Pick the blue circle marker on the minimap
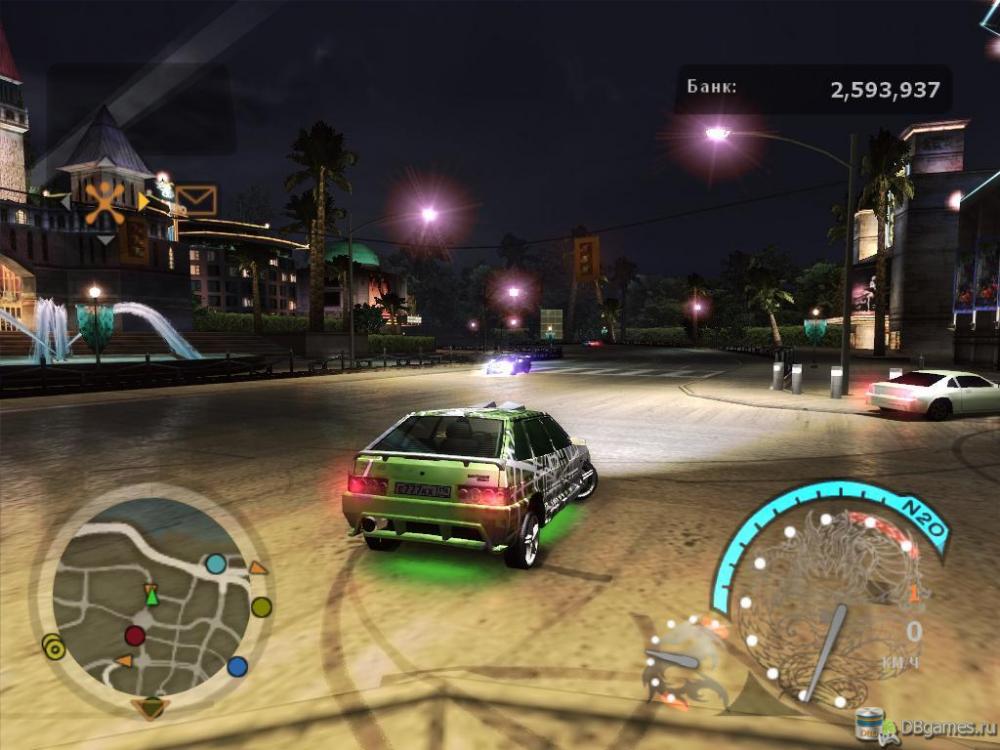Image resolution: width=1000 pixels, height=750 pixels. point(237,666)
